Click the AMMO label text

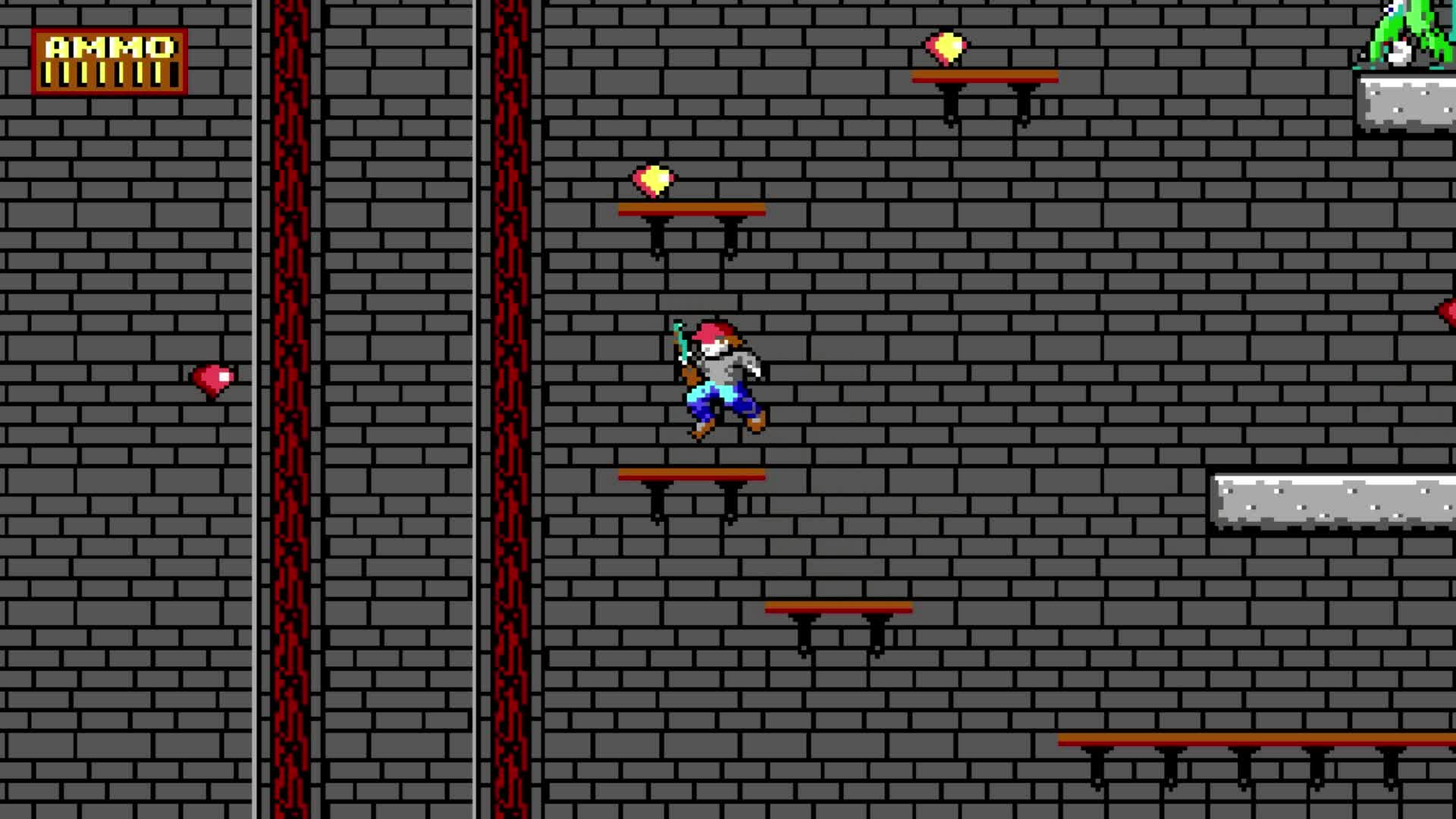108,47
